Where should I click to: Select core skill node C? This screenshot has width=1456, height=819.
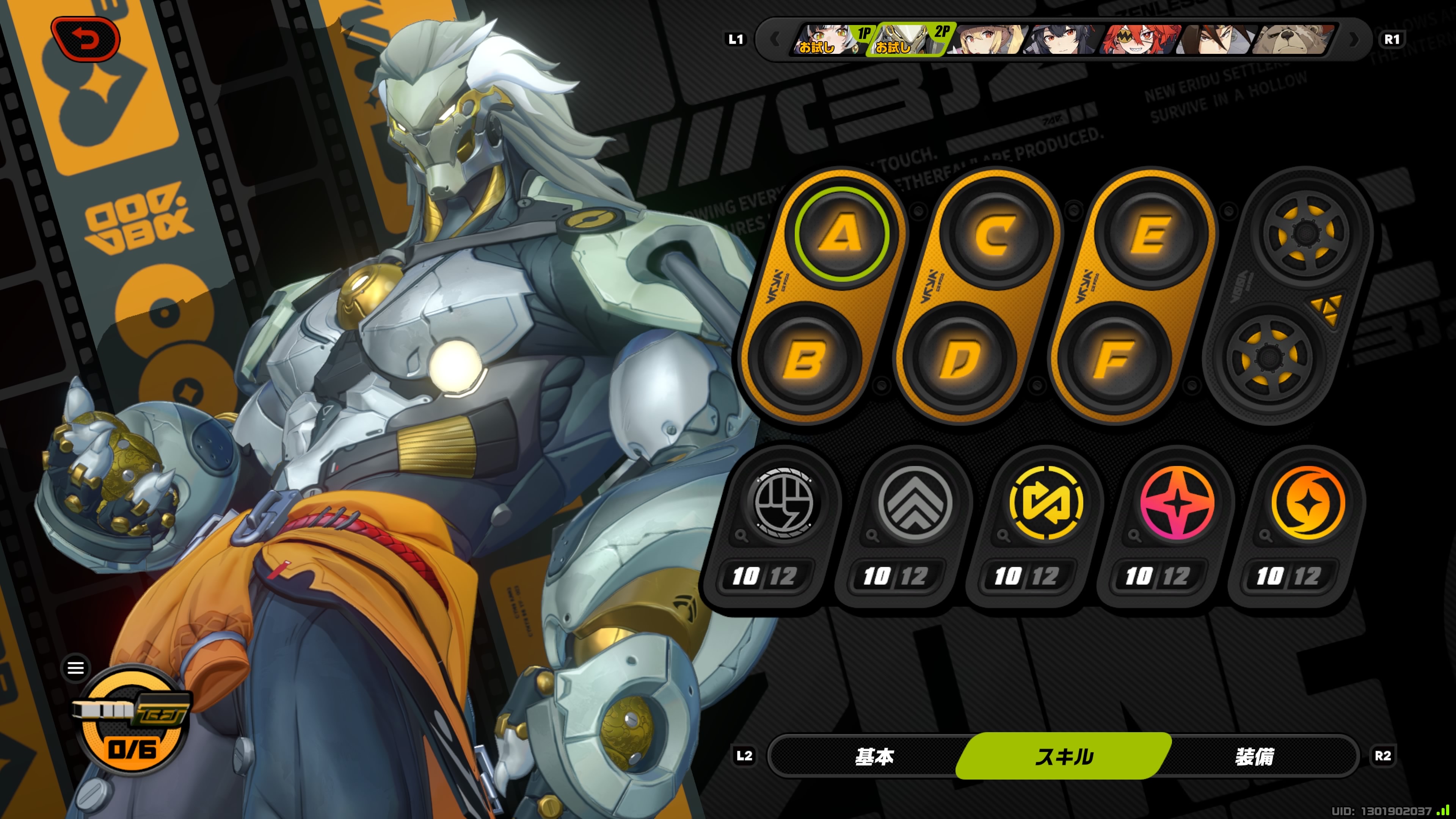click(x=996, y=234)
